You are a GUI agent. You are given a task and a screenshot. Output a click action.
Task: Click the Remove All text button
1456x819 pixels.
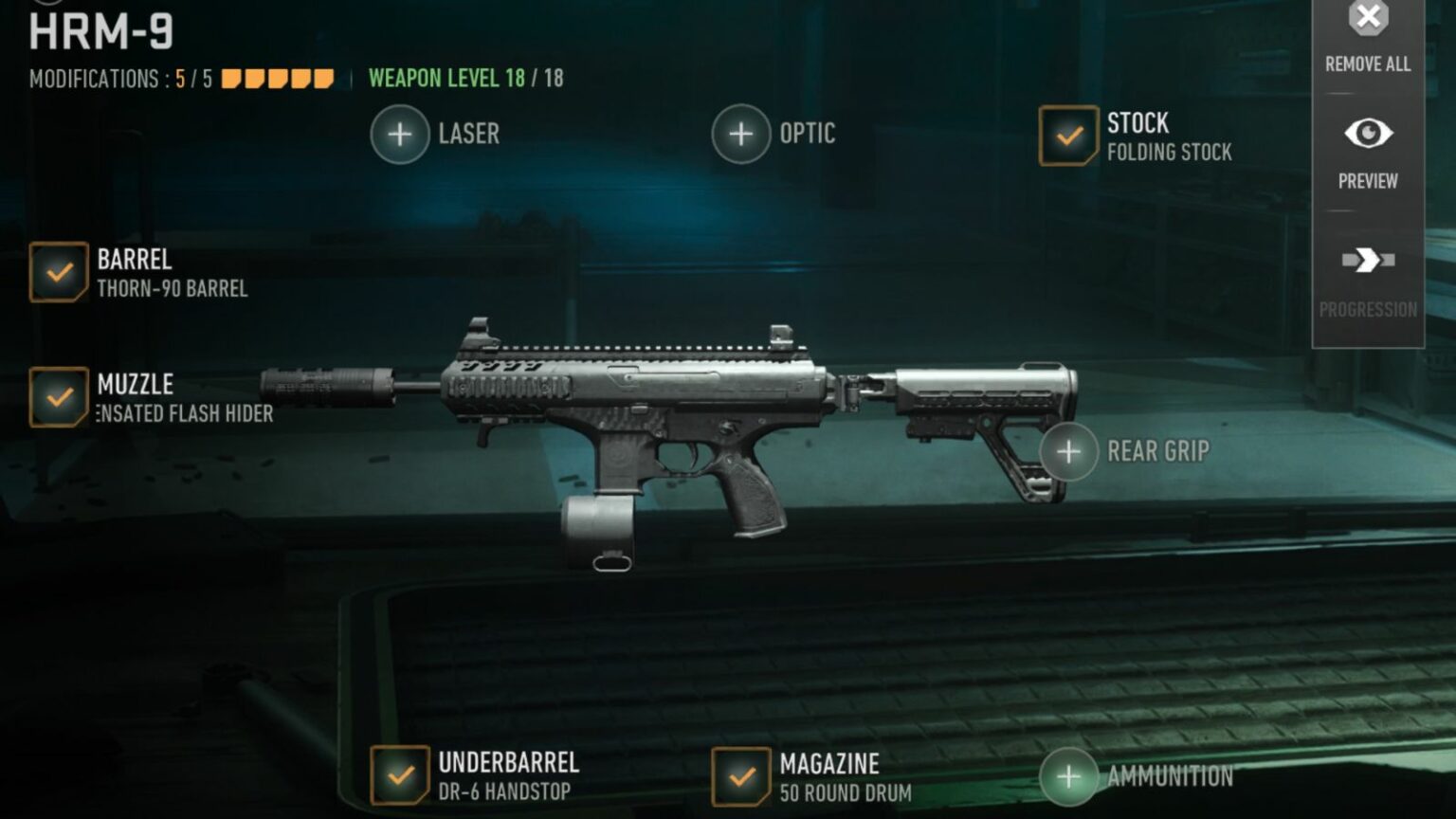pyautogui.click(x=1366, y=65)
